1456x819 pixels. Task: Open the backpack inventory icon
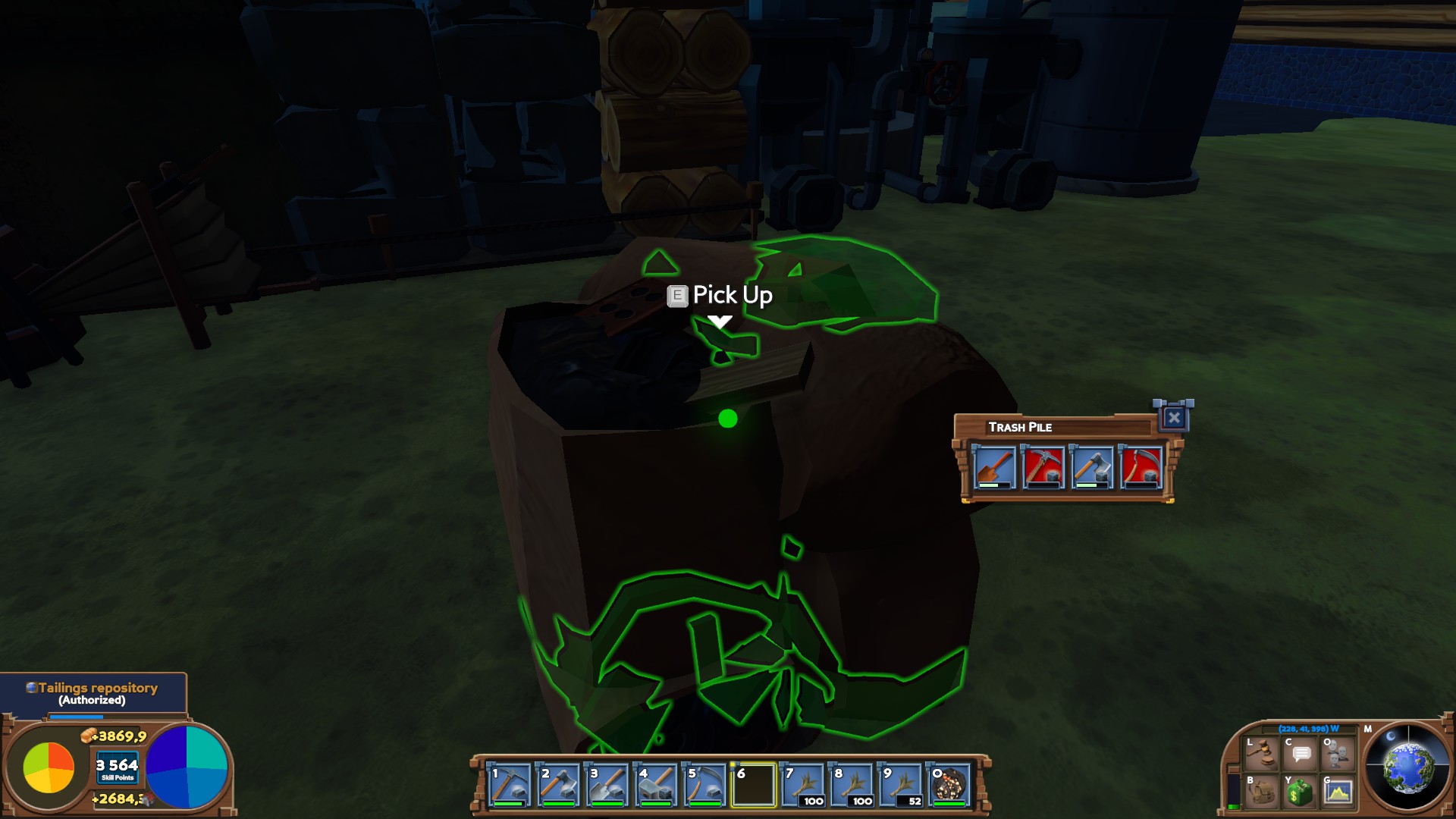coord(1262,792)
